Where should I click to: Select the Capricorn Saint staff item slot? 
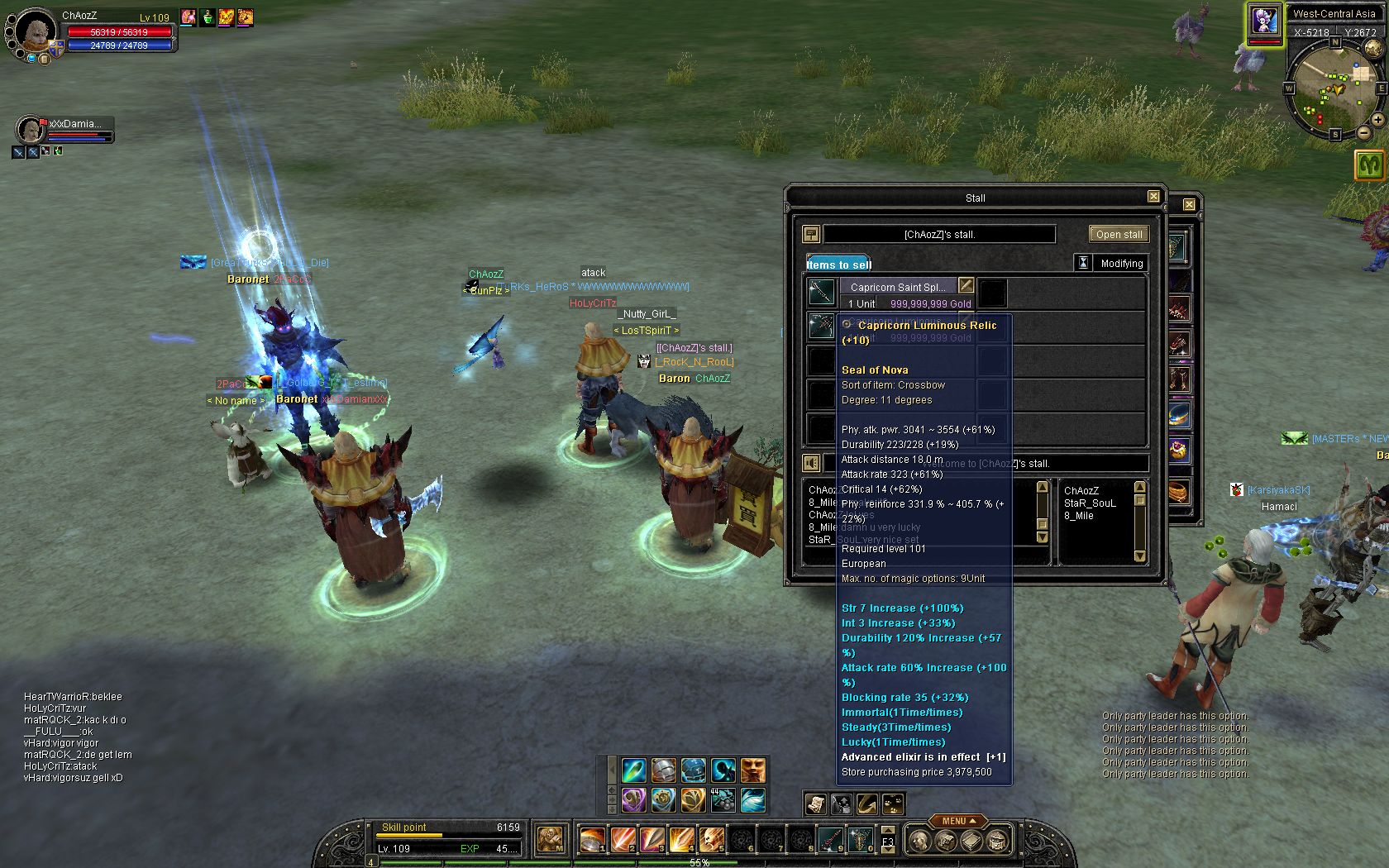click(822, 293)
